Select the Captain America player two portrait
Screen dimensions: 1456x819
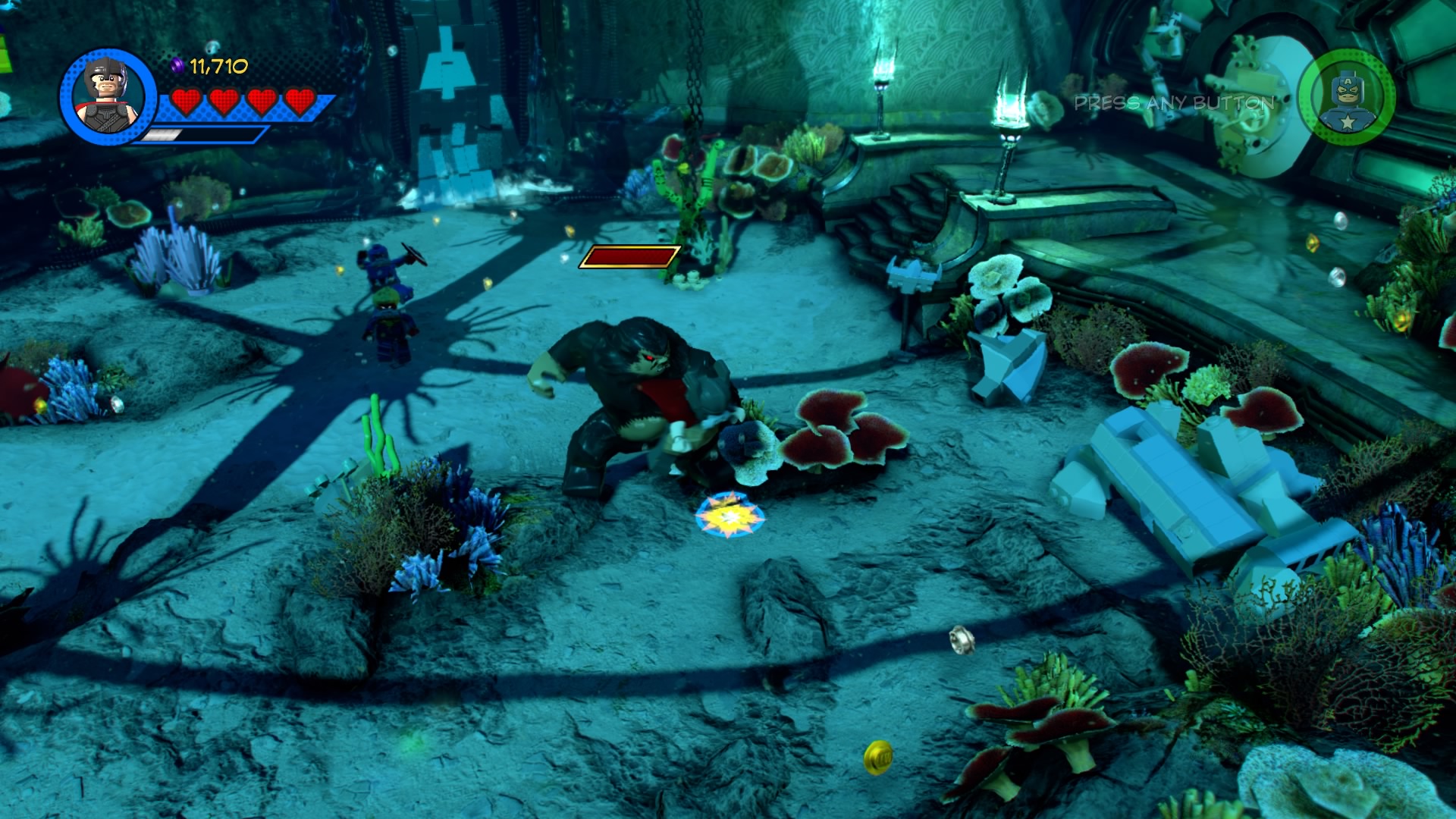point(1346,97)
